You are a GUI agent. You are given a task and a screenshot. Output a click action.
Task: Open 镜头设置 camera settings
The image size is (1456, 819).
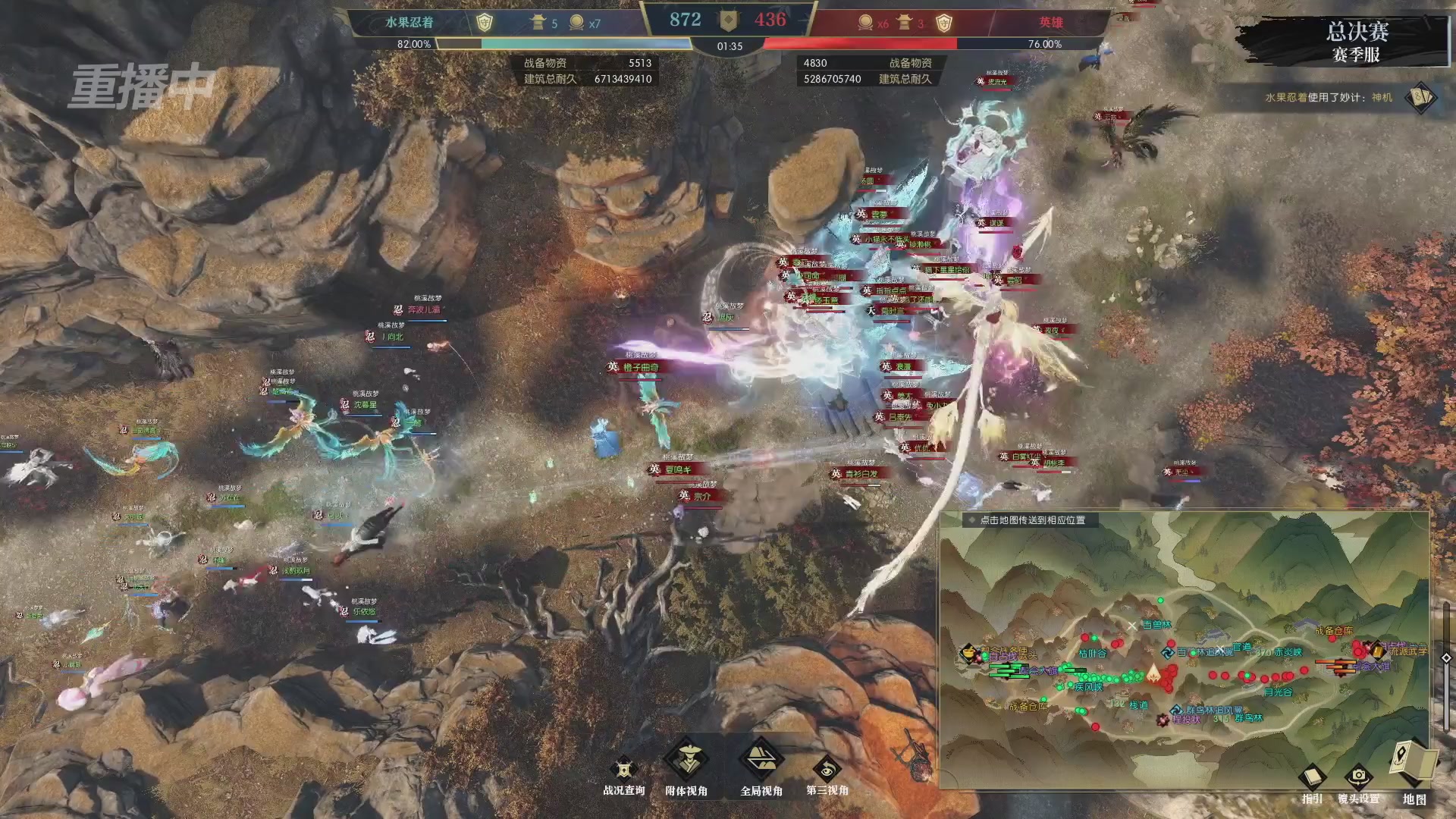point(1358,778)
